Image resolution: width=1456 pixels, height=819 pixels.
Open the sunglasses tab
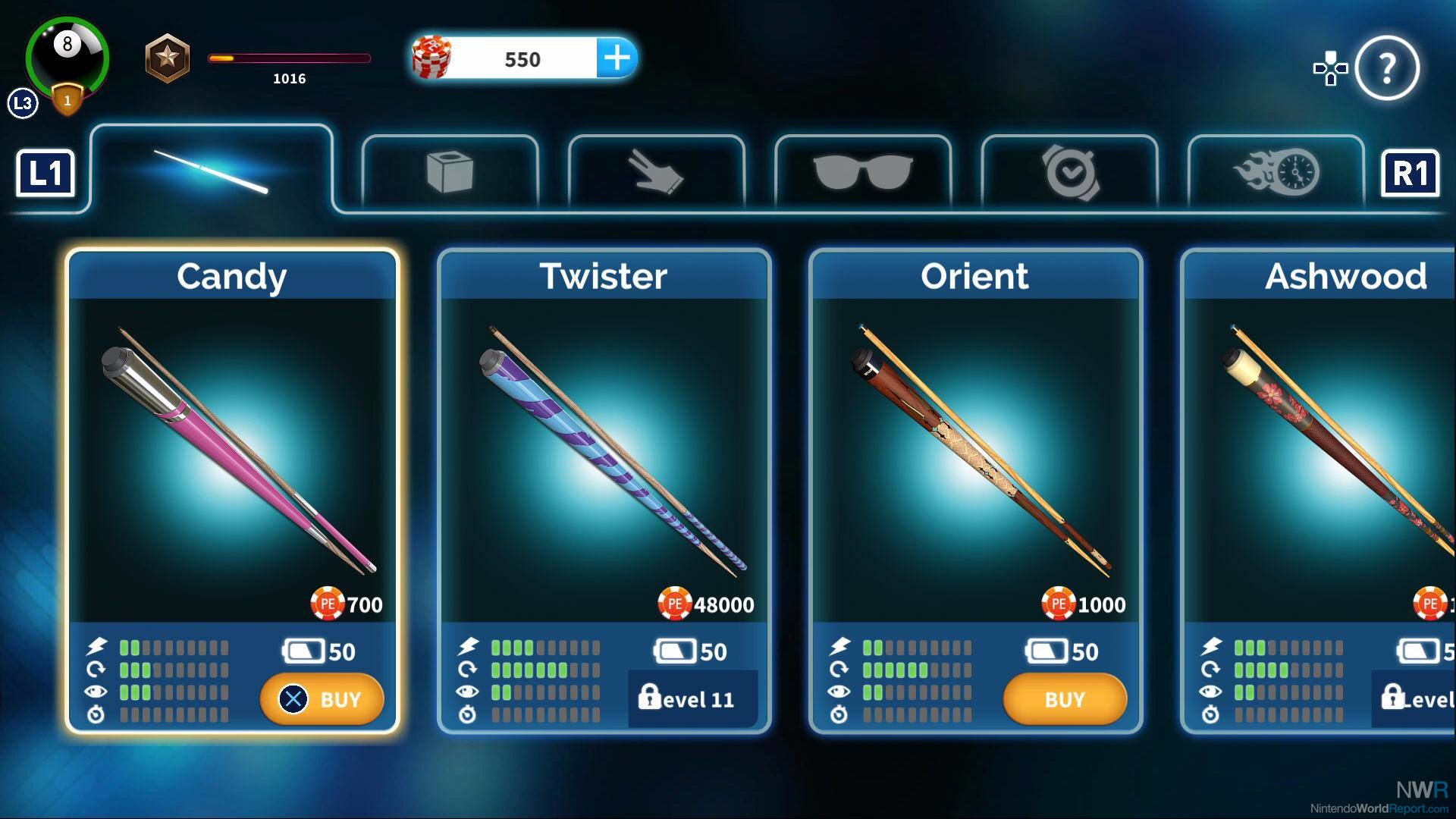tap(862, 173)
